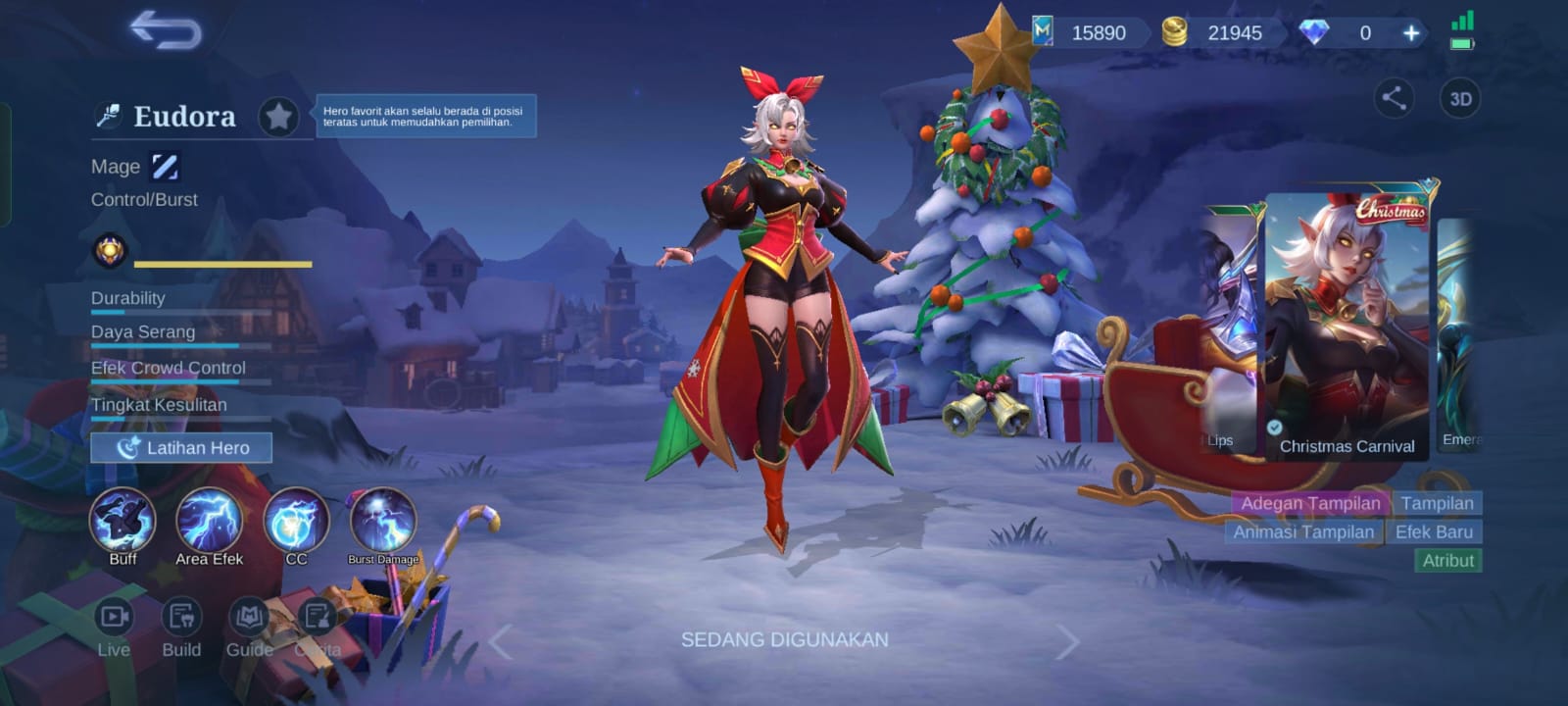This screenshot has height=706, width=1568.
Task: Toggle the equipped checkmark on Christmas Carnival skin
Action: (x=1275, y=426)
